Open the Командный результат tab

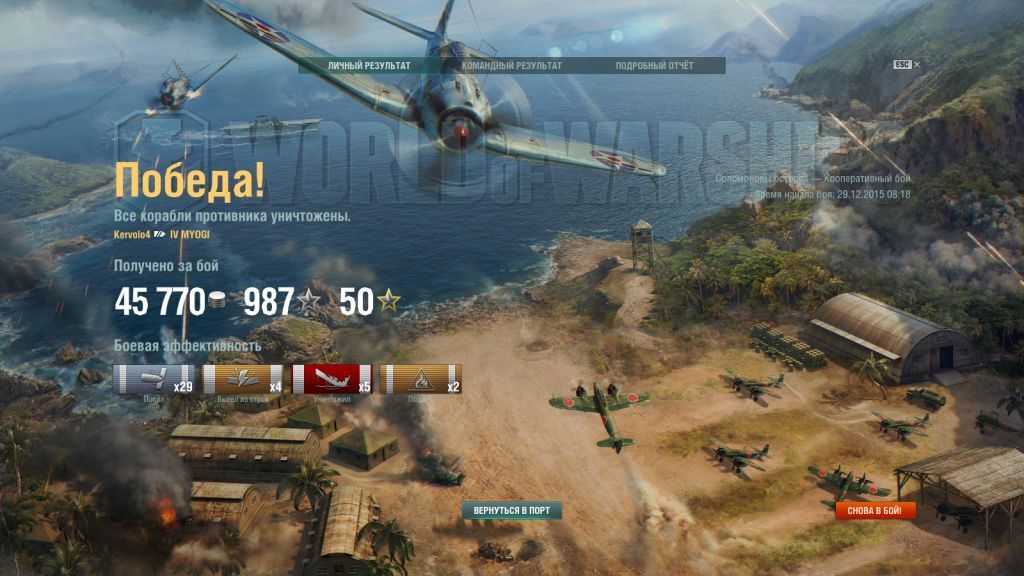point(512,66)
